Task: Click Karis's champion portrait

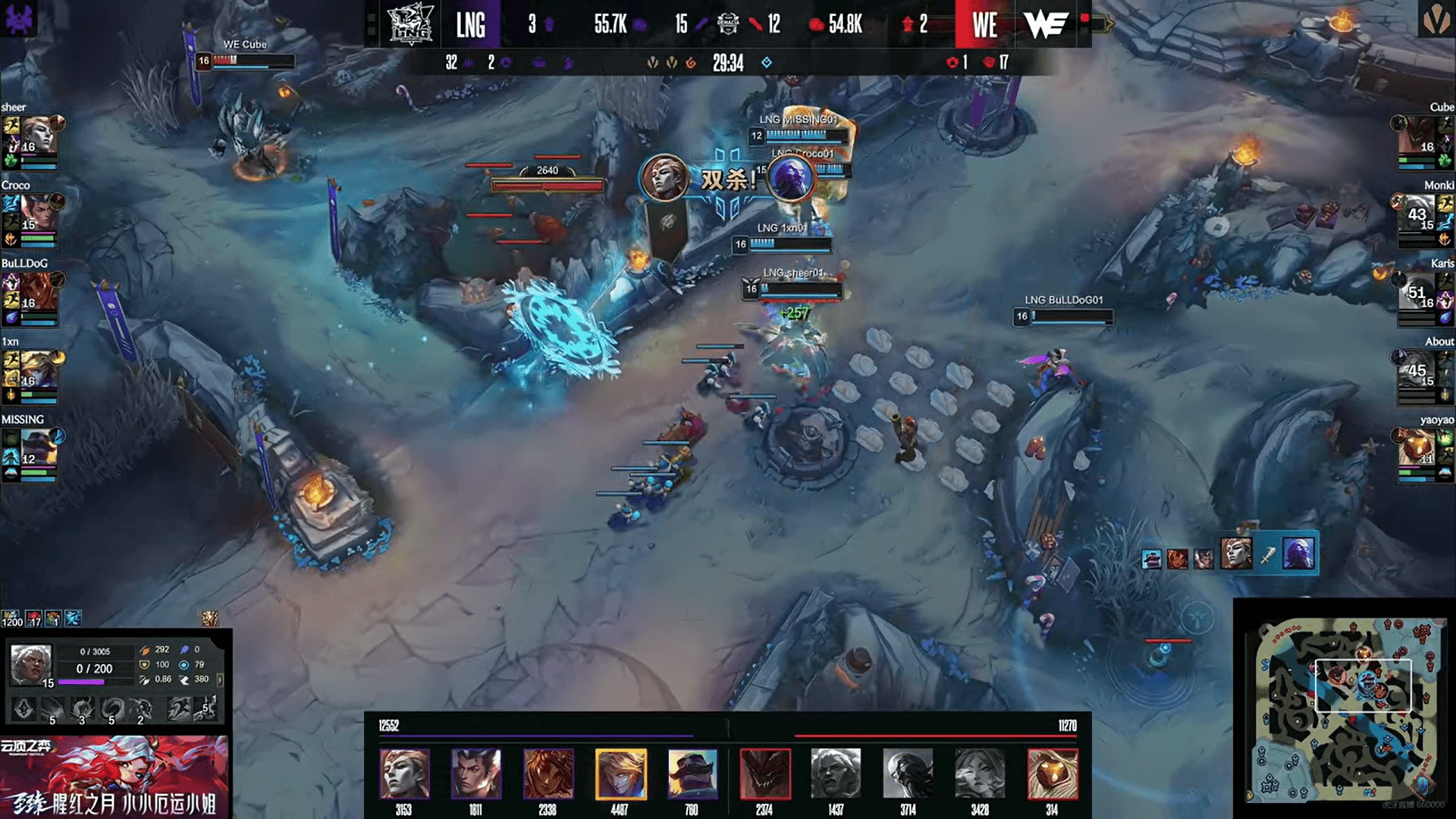Action: [1417, 291]
